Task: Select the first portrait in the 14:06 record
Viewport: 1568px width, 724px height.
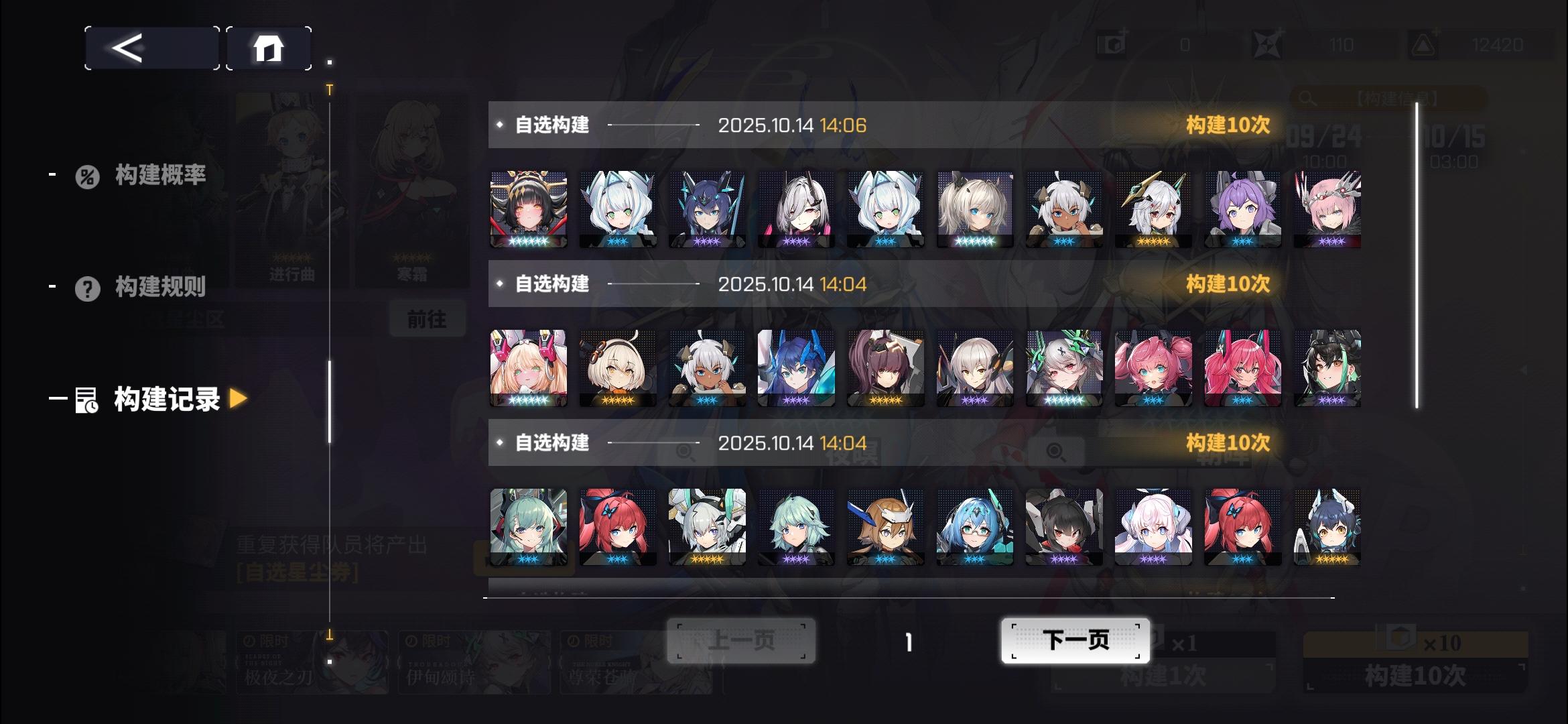Action: pyautogui.click(x=528, y=208)
